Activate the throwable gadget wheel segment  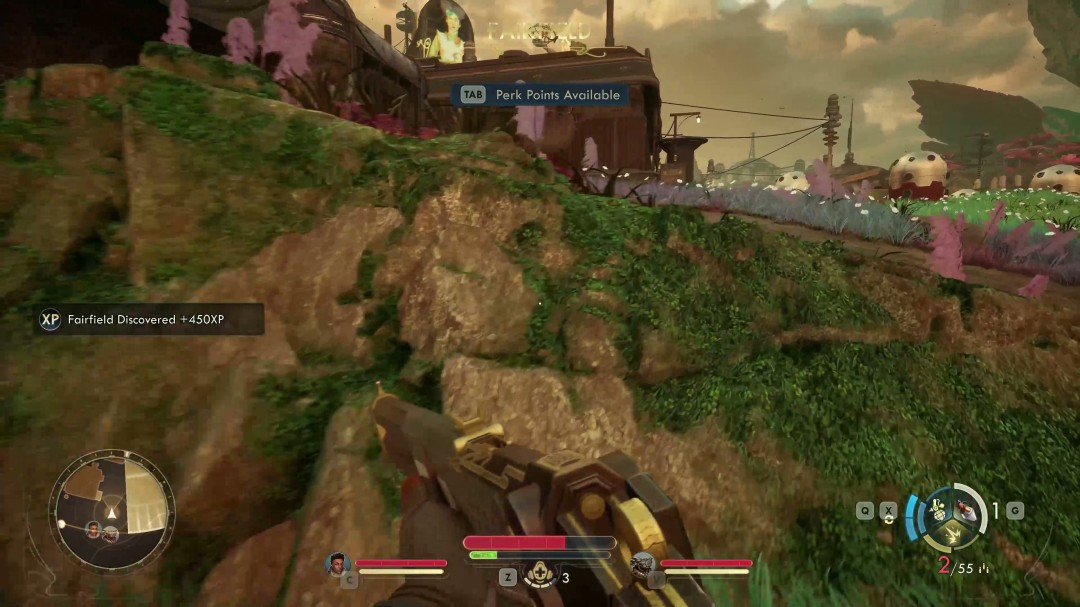pos(938,508)
